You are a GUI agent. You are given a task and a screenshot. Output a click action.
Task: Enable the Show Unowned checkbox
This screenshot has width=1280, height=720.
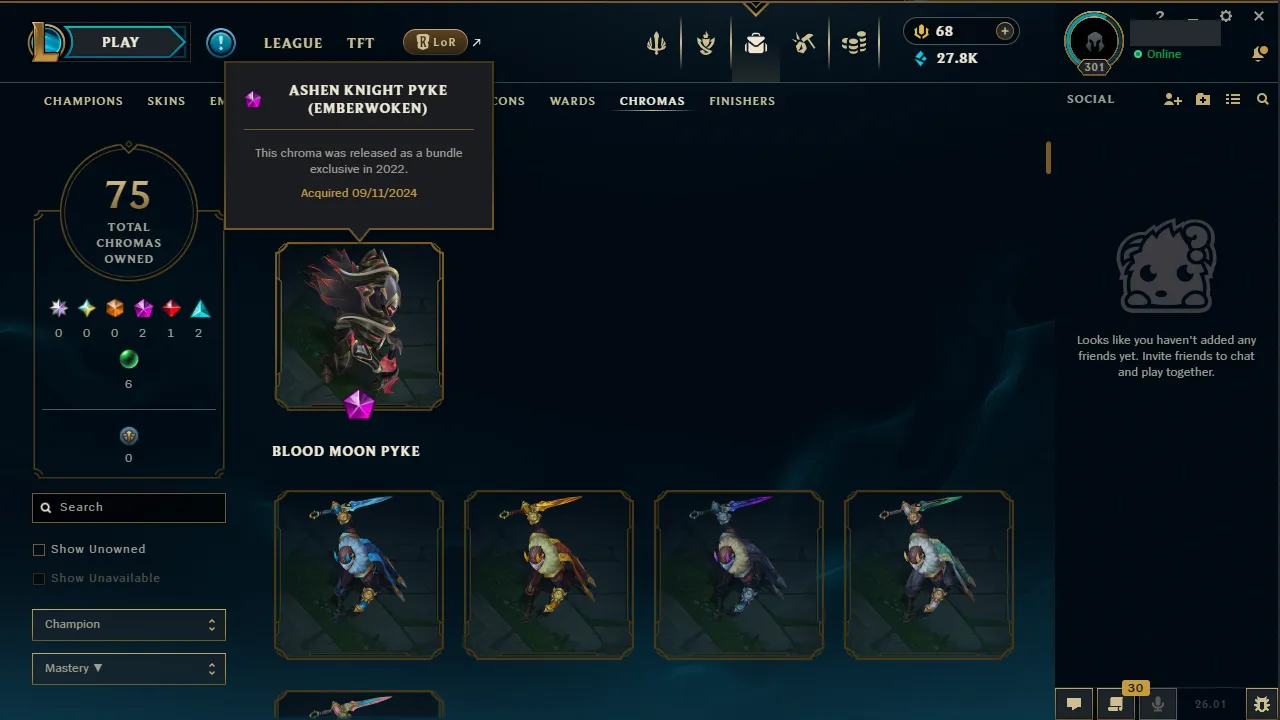[38, 549]
